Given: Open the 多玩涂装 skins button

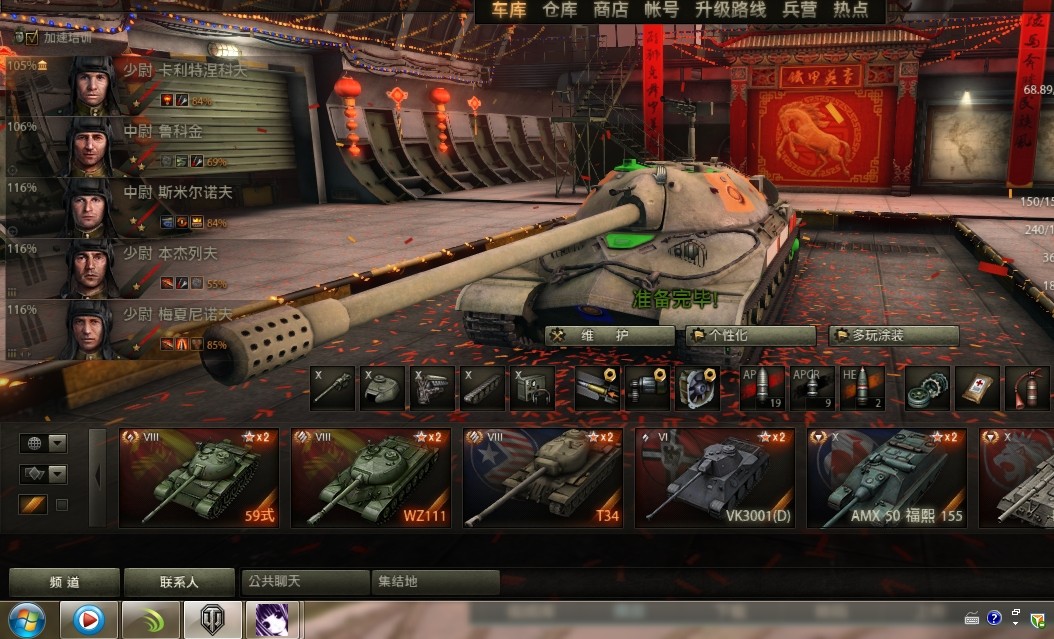Looking at the screenshot, I should tap(893, 336).
